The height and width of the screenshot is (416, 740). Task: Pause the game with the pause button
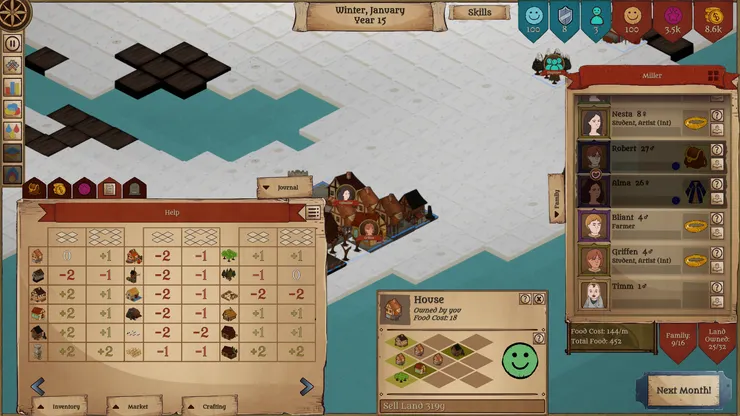click(x=13, y=43)
